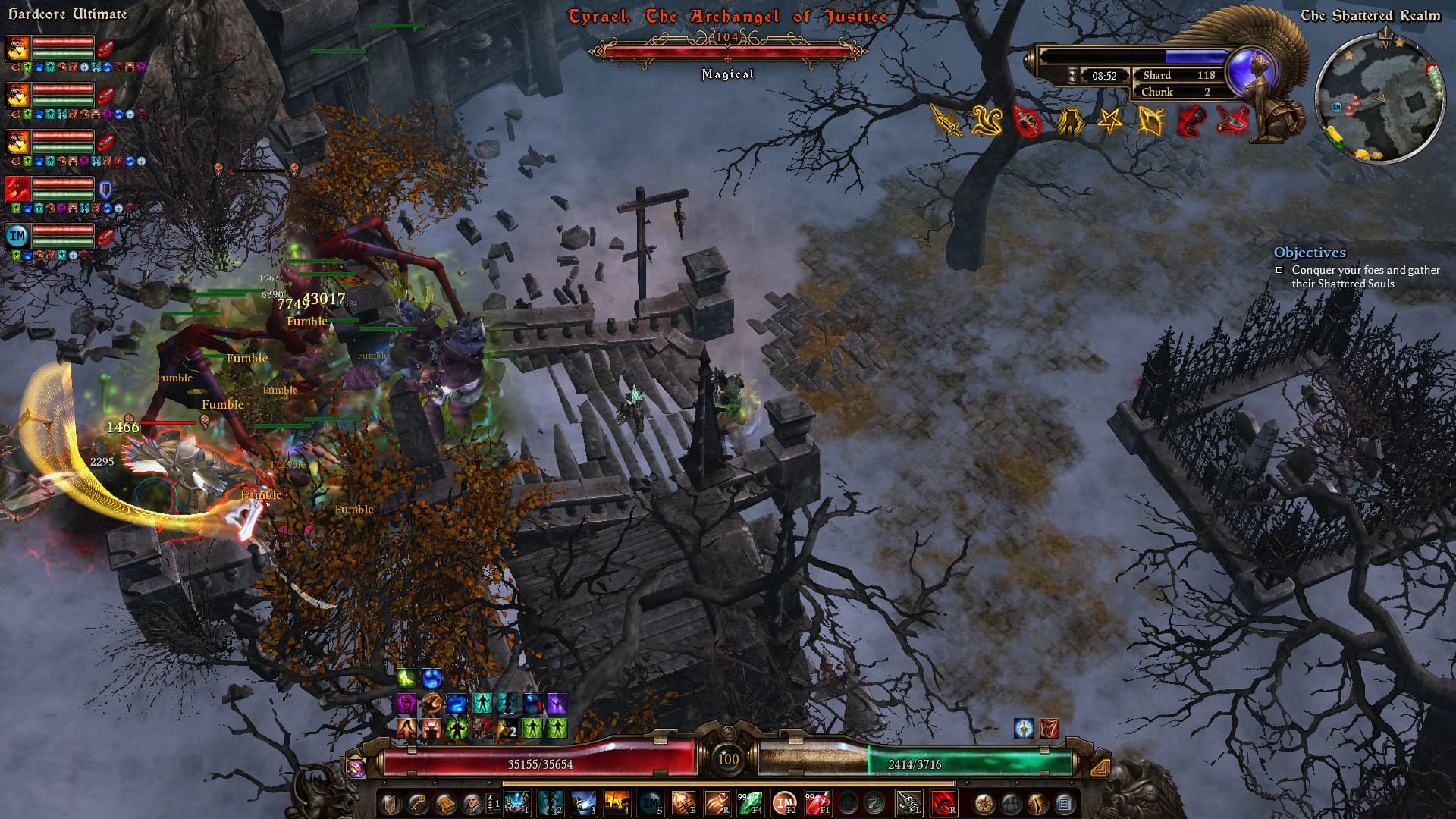Select the red right-mouse skill slot
Image resolution: width=1456 pixels, height=819 pixels.
(943, 802)
